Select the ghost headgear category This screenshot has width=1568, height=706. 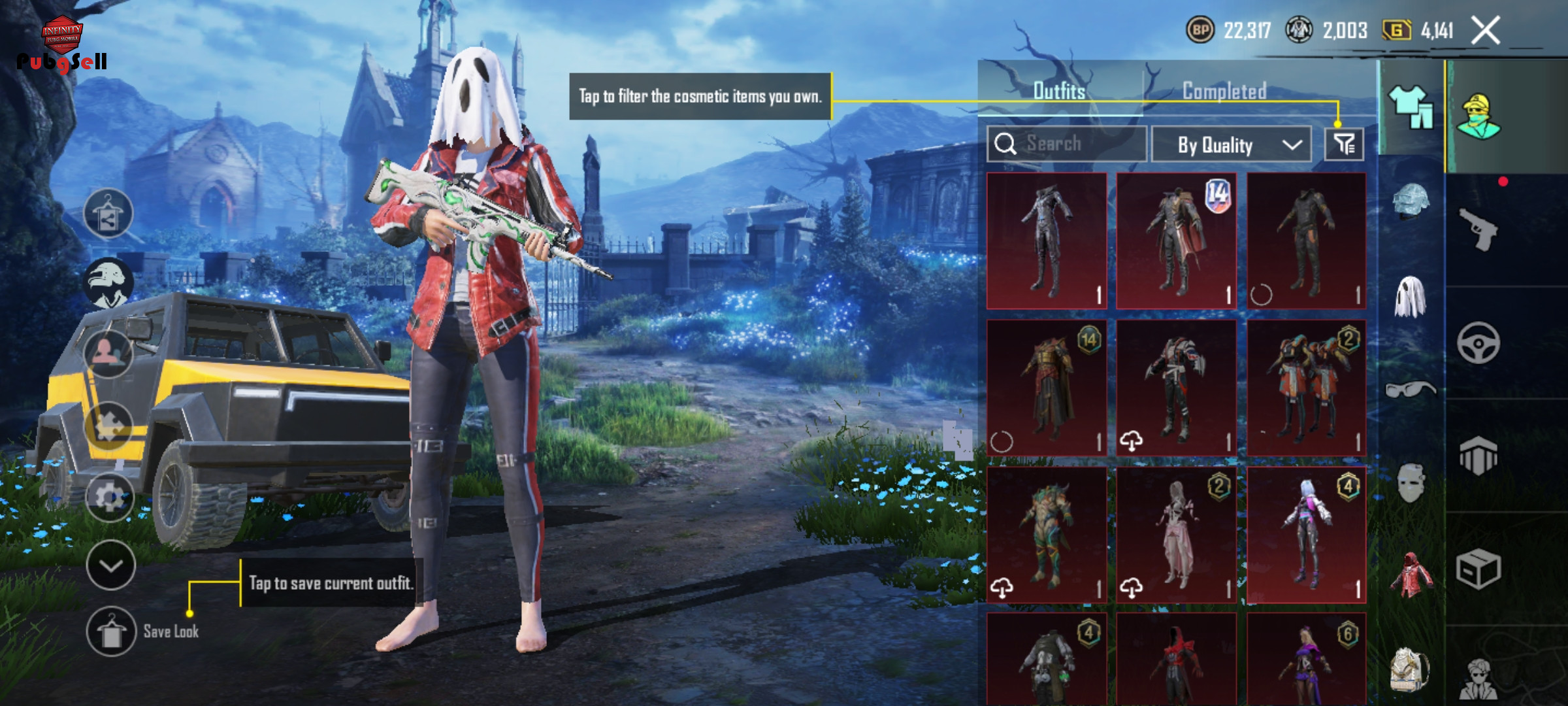click(1410, 297)
